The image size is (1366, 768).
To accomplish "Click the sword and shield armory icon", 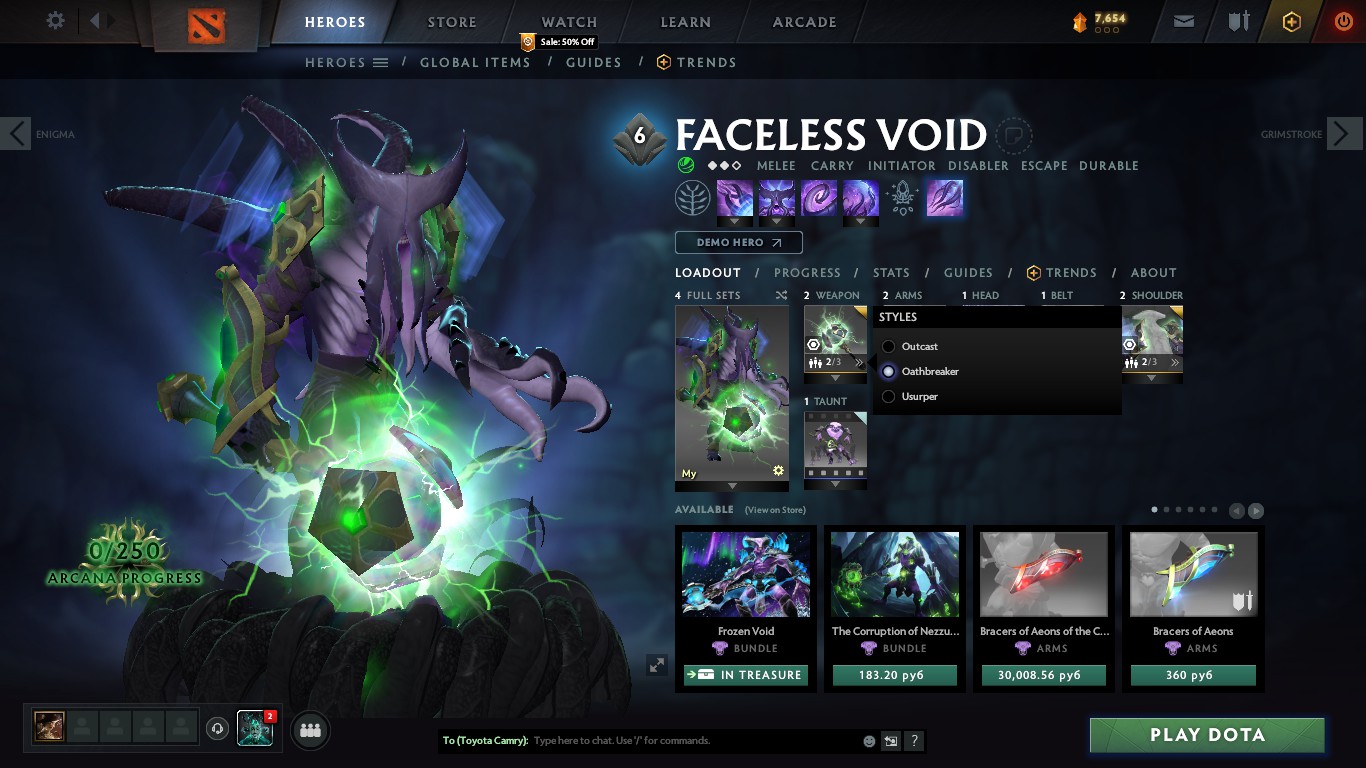I will tap(1237, 20).
